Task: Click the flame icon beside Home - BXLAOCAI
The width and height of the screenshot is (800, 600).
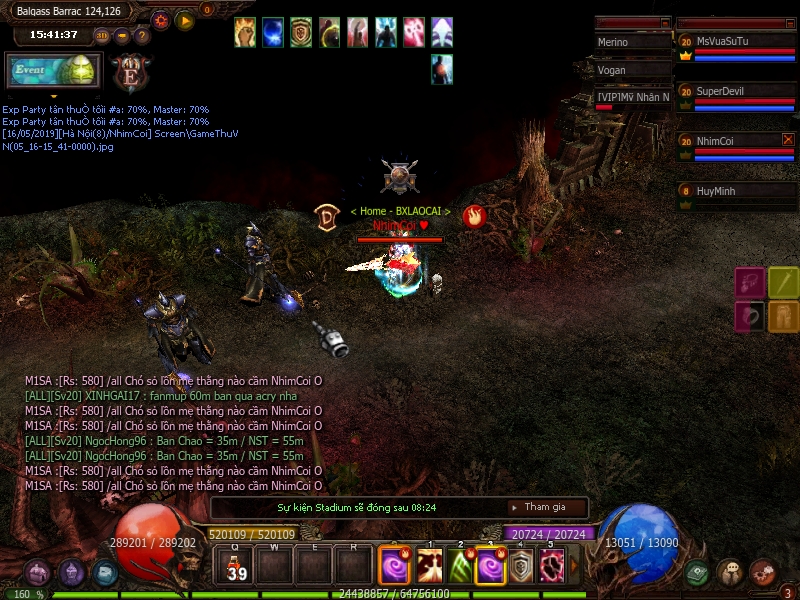Action: click(474, 216)
